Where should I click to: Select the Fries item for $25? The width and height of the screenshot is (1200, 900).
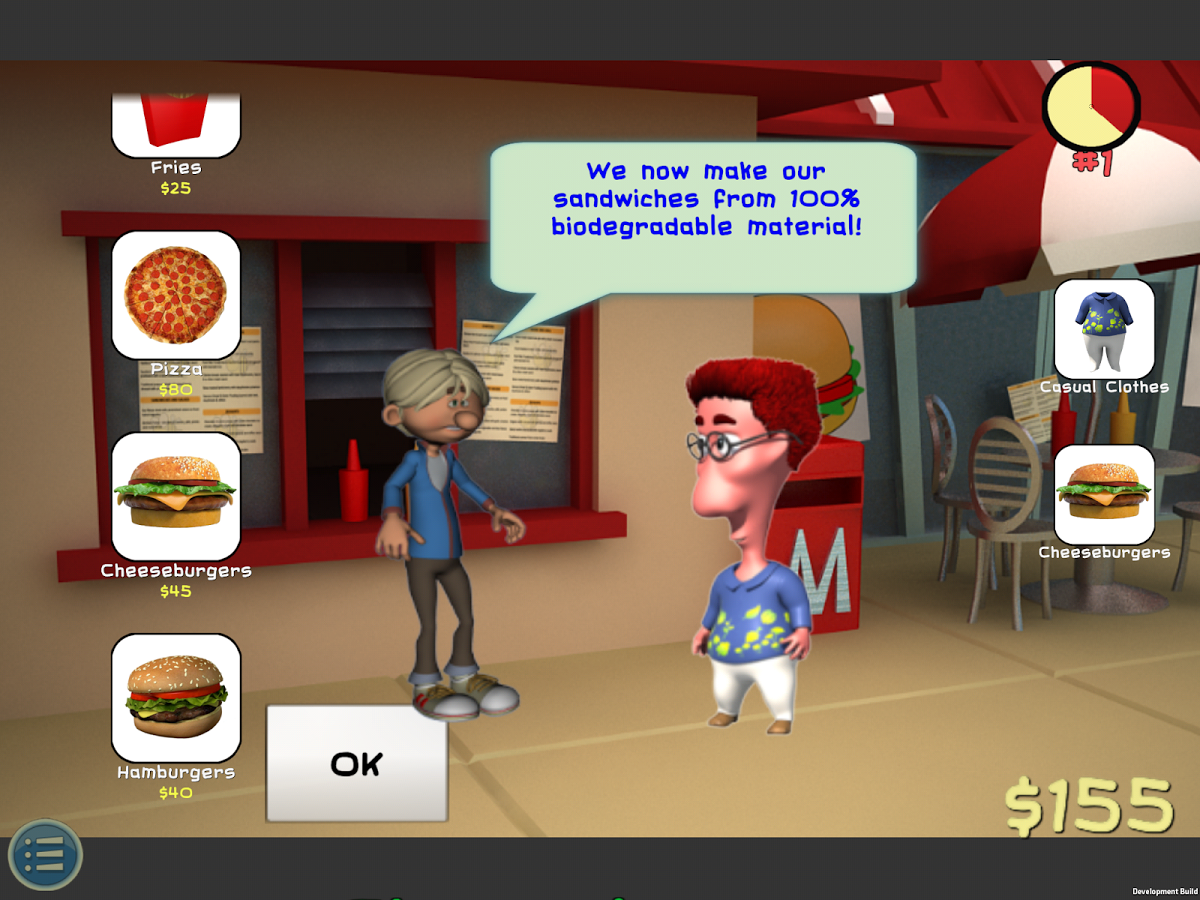coord(176,124)
